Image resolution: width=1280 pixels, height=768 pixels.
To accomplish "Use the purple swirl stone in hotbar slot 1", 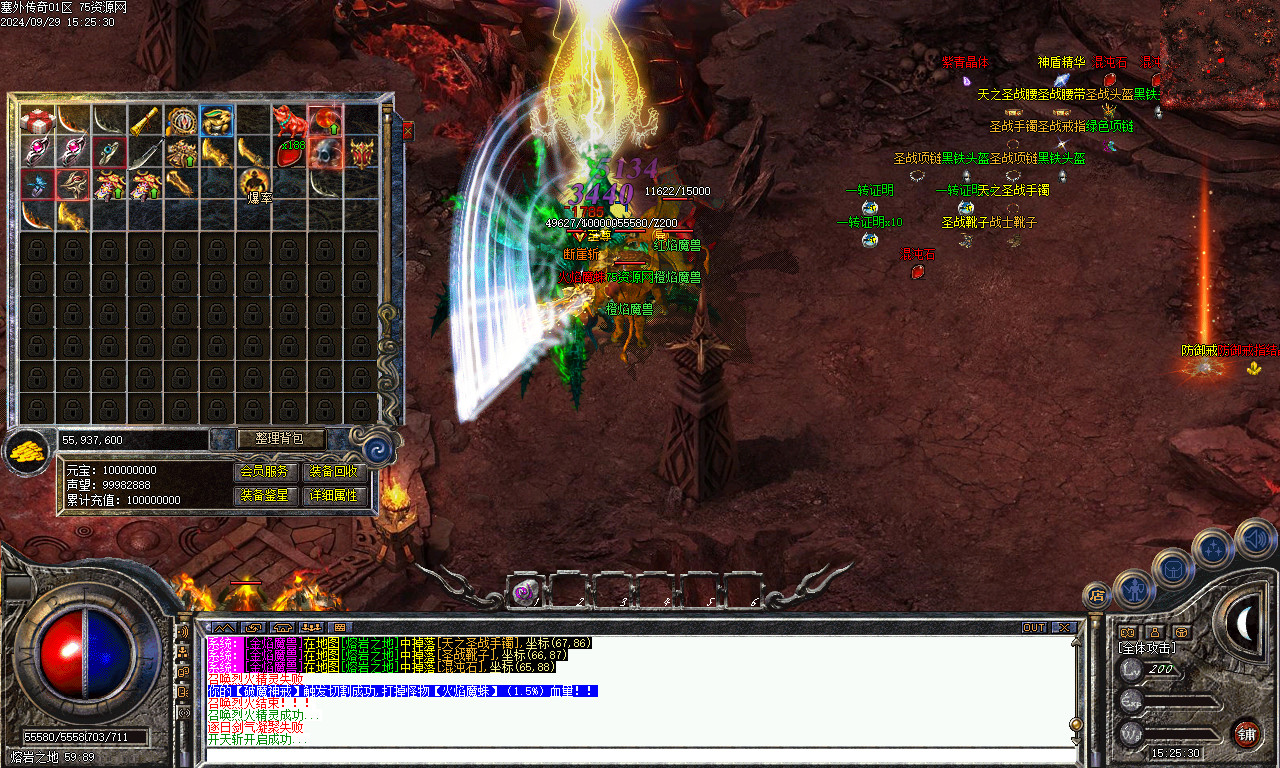I will [x=523, y=592].
